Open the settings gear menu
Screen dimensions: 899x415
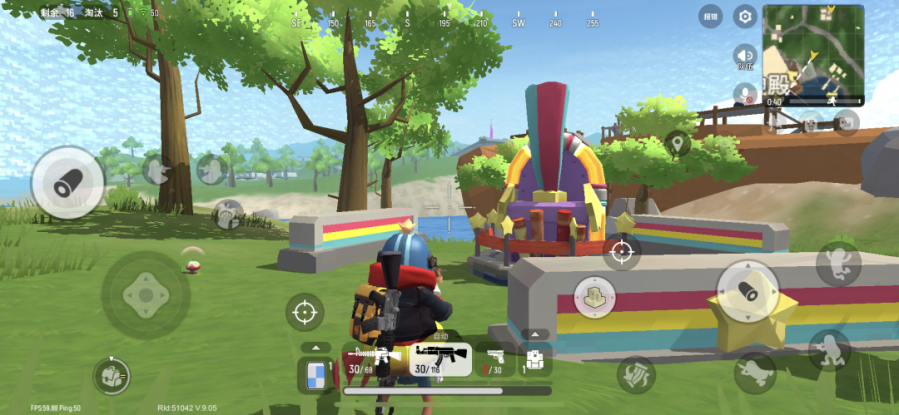click(745, 16)
